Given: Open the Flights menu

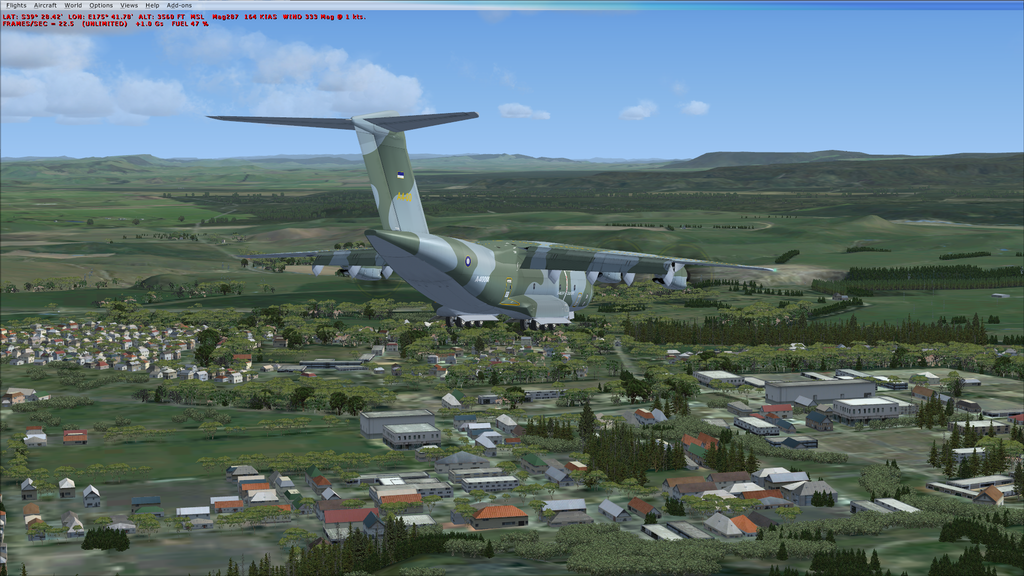Looking at the screenshot, I should click(x=16, y=5).
